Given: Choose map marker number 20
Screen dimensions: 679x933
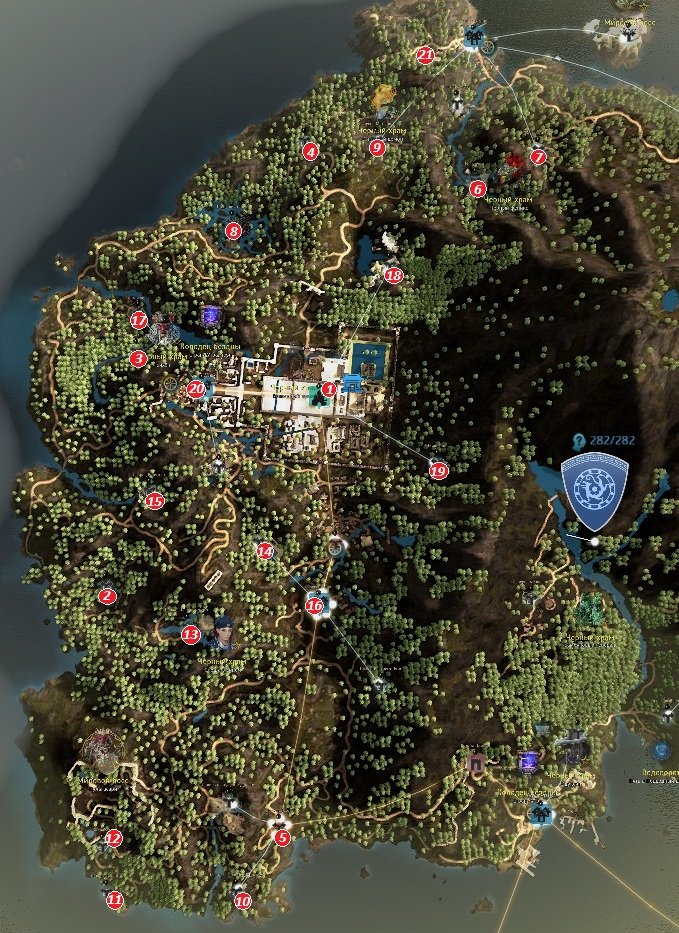Looking at the screenshot, I should click(196, 388).
